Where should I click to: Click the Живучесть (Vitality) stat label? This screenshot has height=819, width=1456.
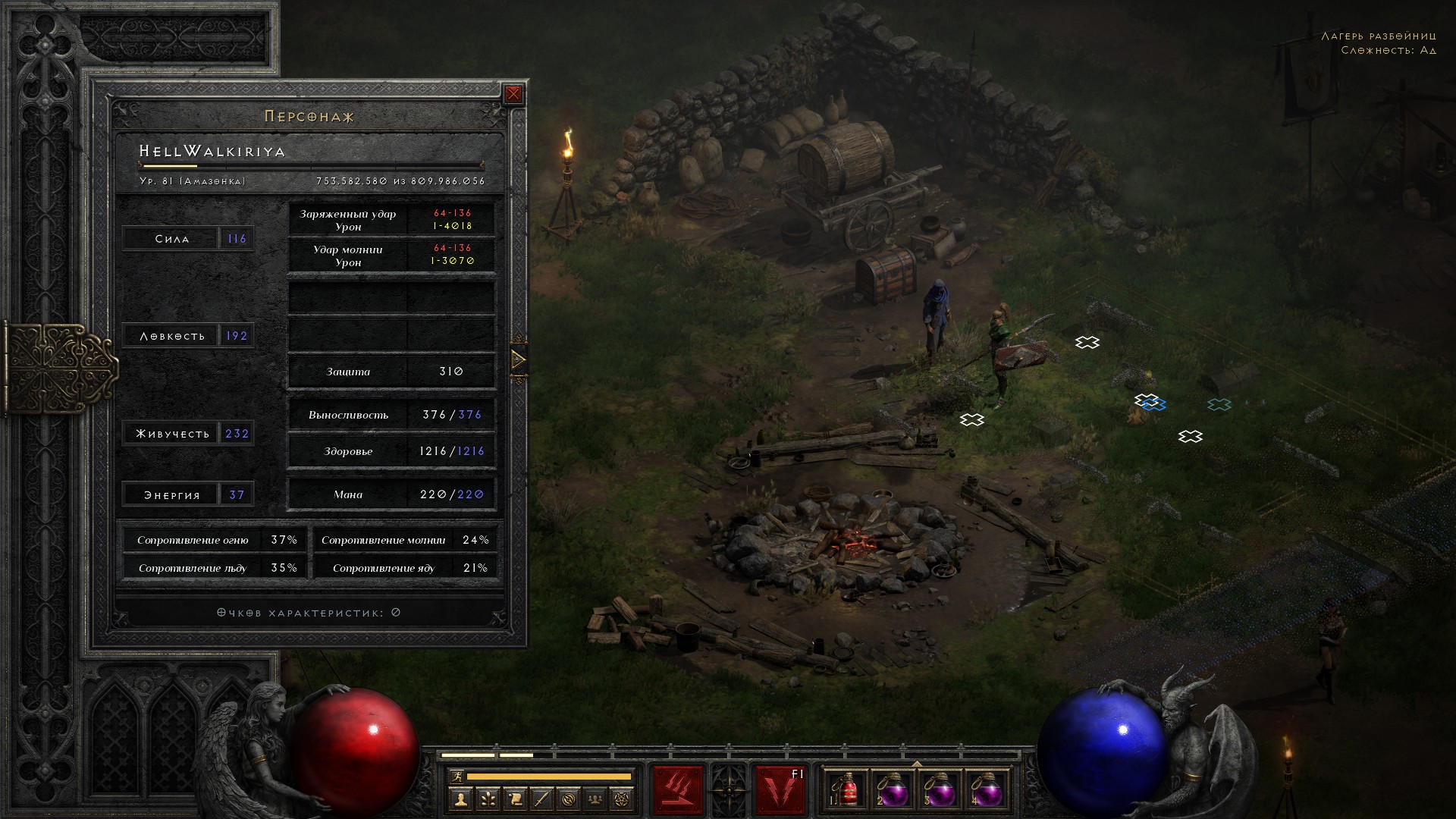point(172,434)
